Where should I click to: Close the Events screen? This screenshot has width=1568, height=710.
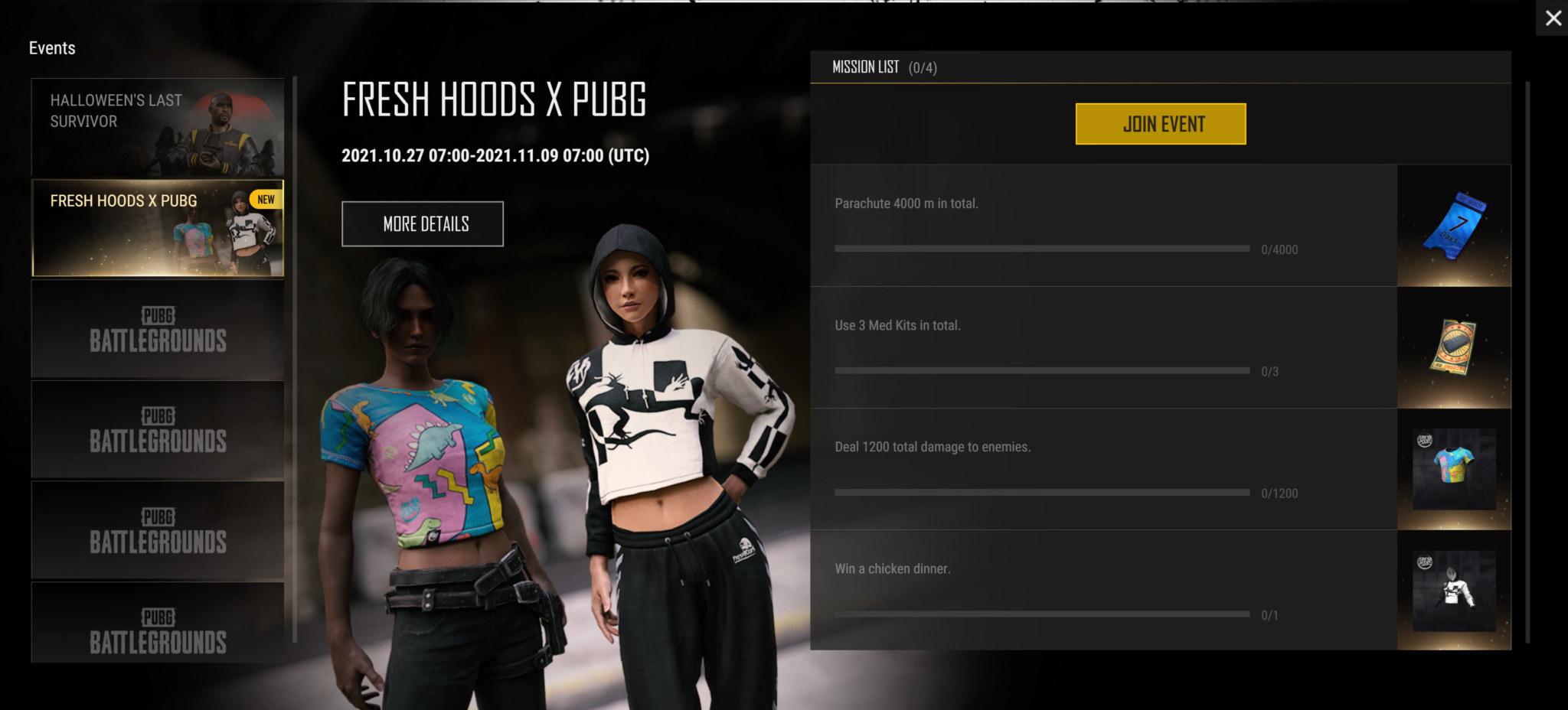(x=1553, y=18)
